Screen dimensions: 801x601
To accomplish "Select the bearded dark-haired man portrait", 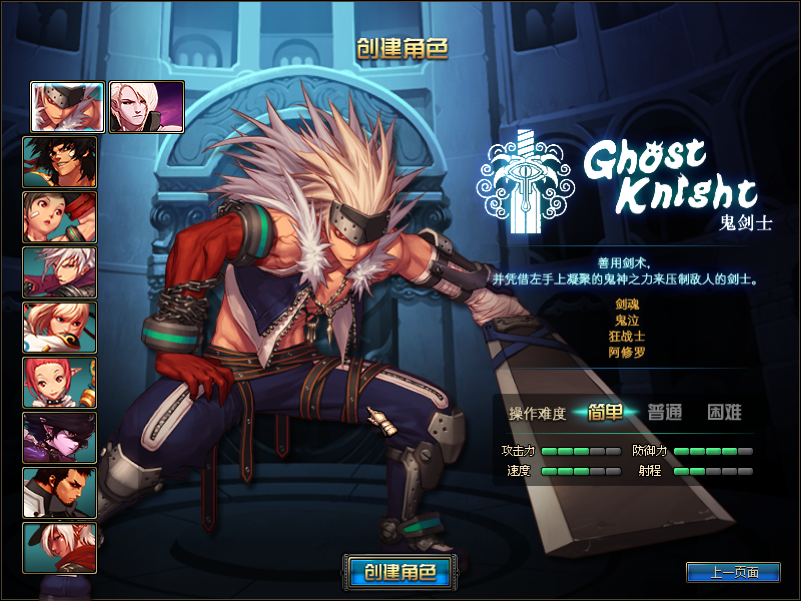I will click(60, 492).
